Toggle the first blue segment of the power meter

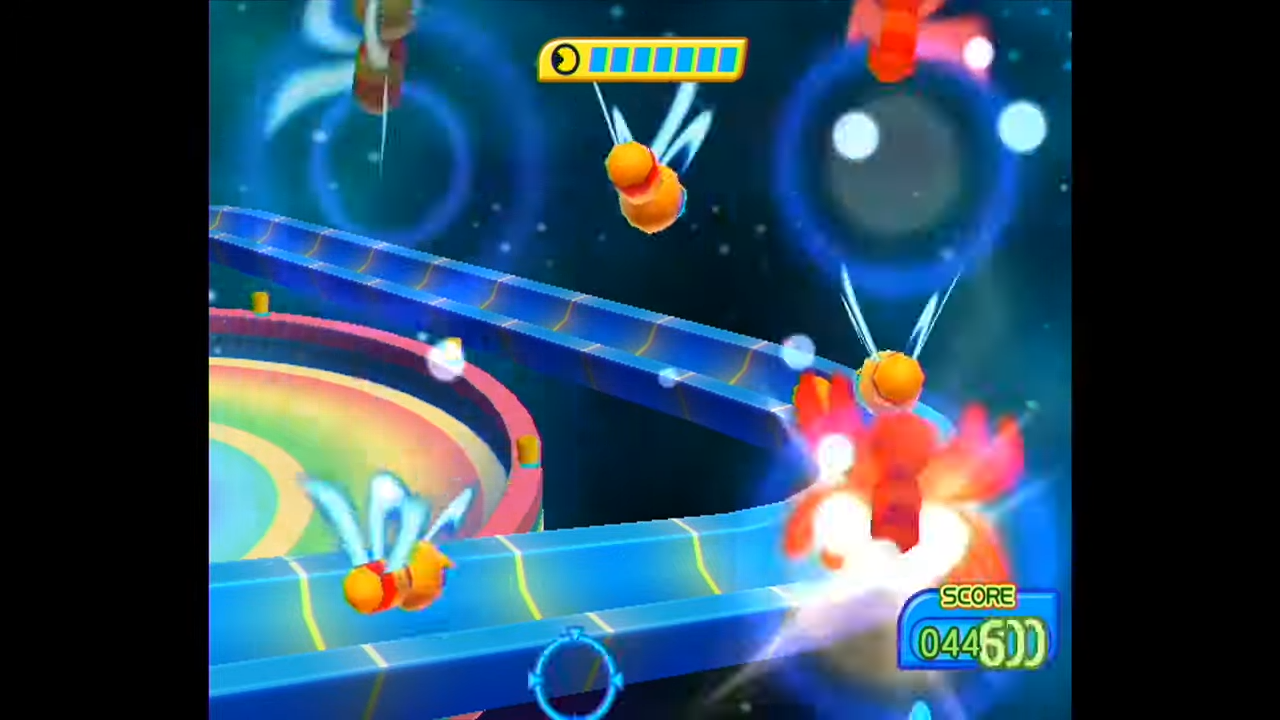pyautogui.click(x=600, y=60)
